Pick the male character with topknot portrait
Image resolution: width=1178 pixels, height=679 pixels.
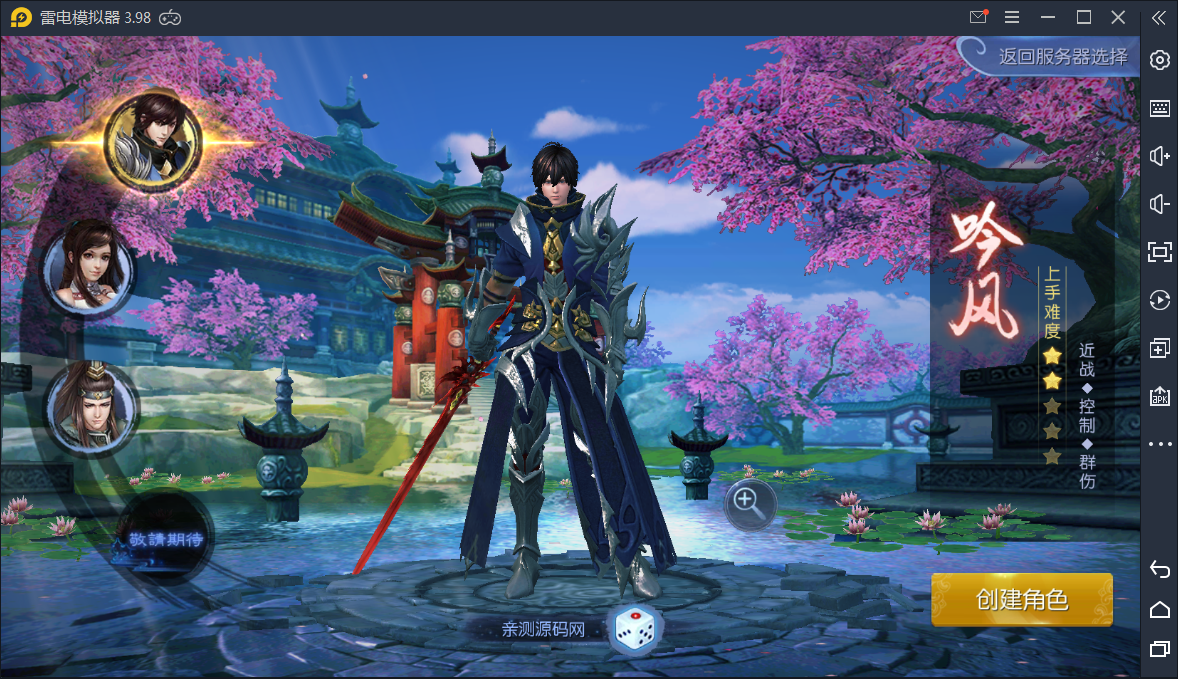(x=91, y=406)
